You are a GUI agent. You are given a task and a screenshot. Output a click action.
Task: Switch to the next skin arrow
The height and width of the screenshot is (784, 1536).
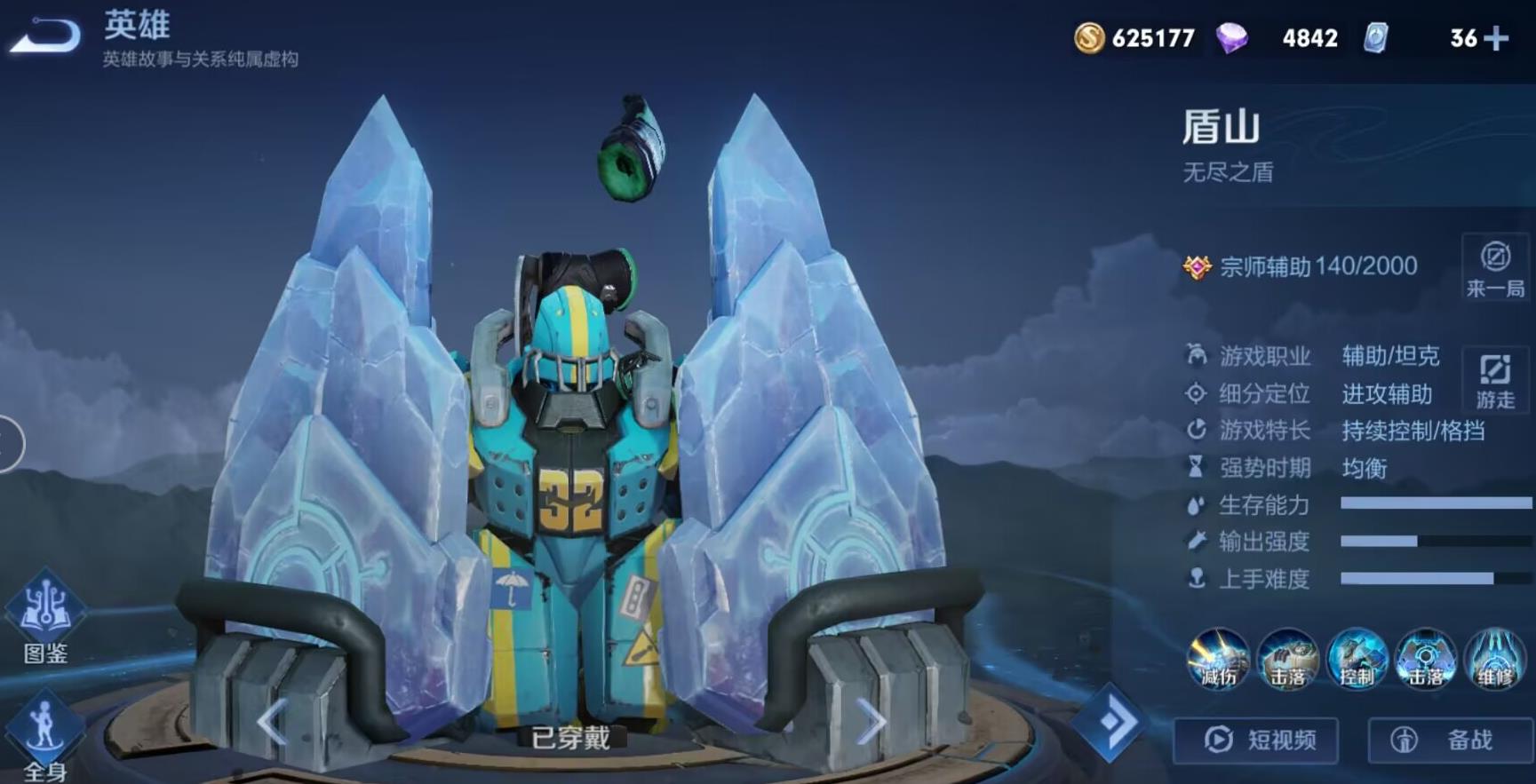[871, 722]
